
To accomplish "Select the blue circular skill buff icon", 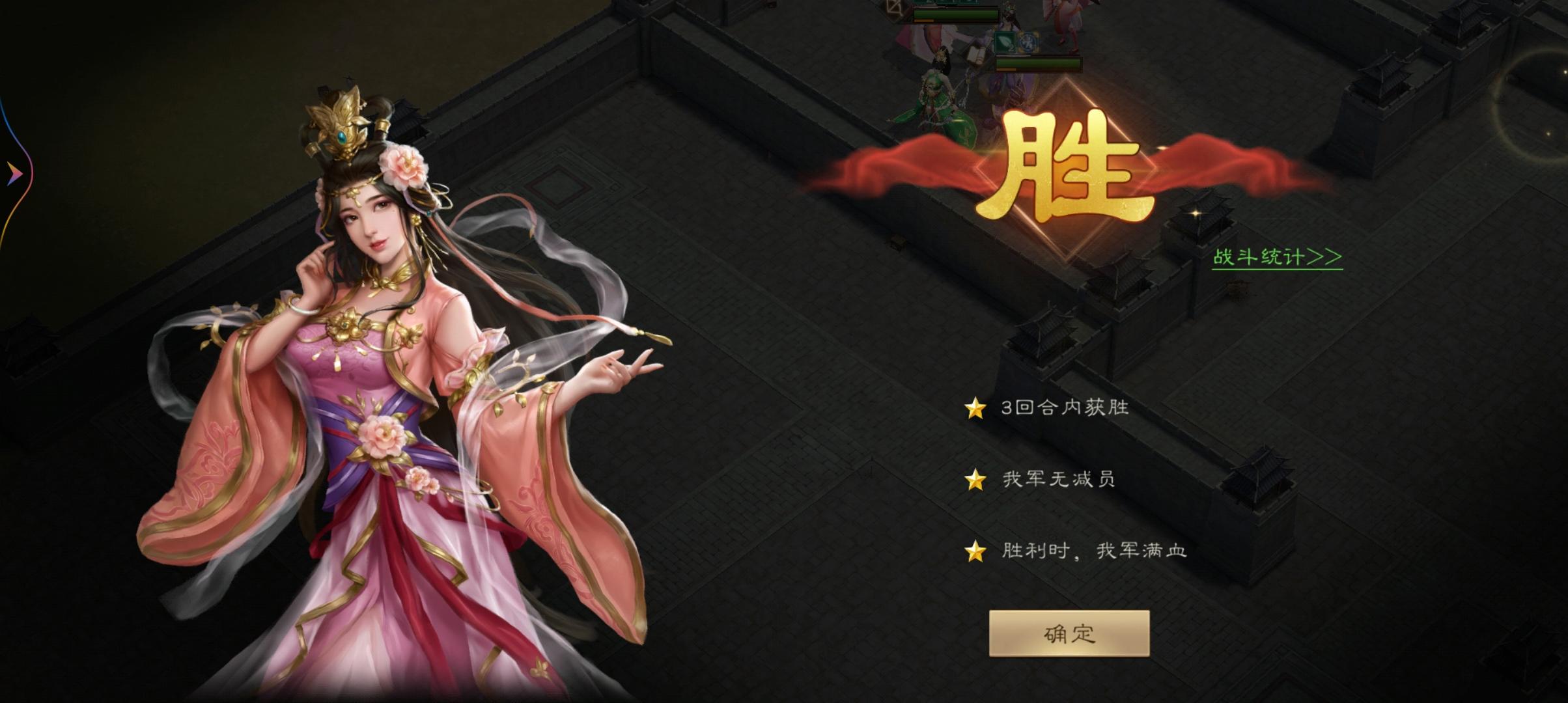I will [1030, 42].
